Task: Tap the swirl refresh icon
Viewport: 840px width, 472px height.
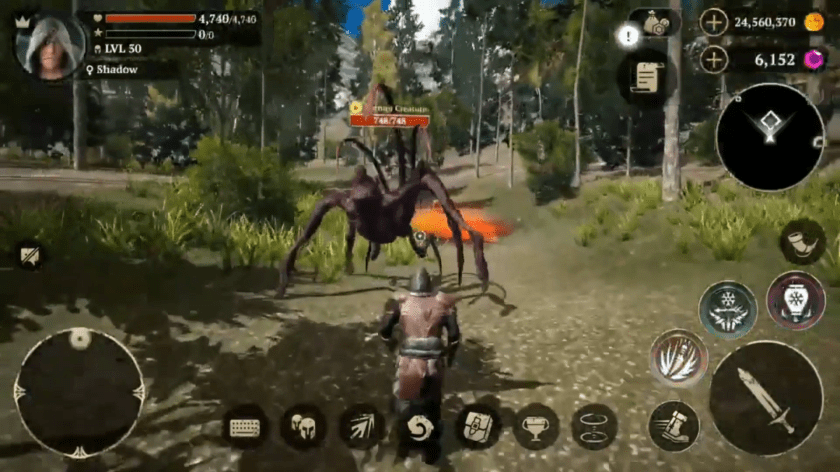Action: [x=420, y=427]
